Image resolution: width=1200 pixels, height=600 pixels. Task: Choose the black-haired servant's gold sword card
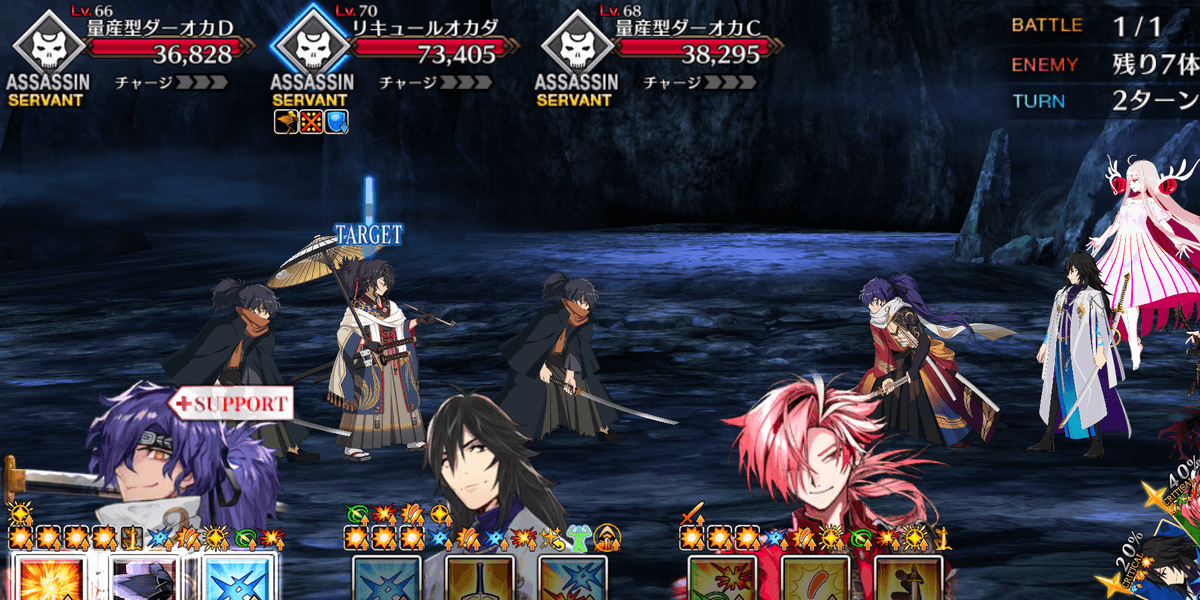[x=480, y=581]
